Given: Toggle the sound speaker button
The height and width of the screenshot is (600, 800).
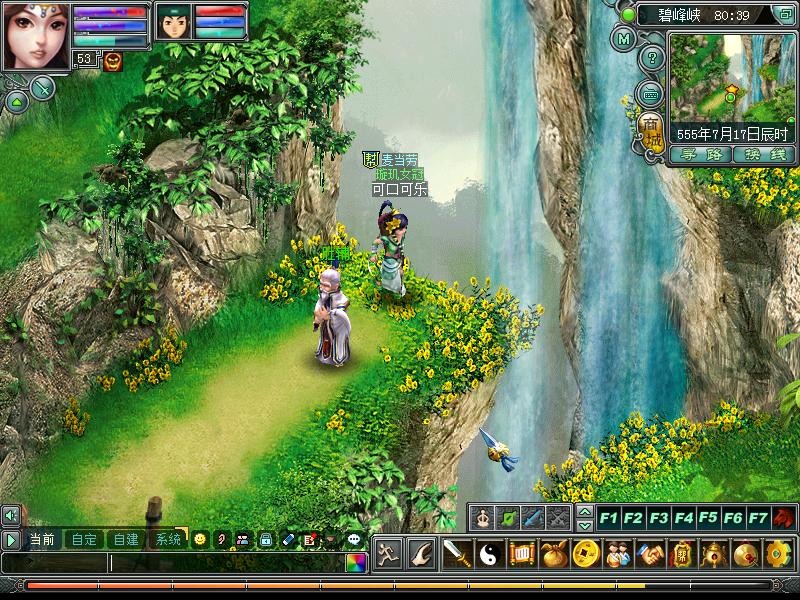Looking at the screenshot, I should [x=11, y=515].
